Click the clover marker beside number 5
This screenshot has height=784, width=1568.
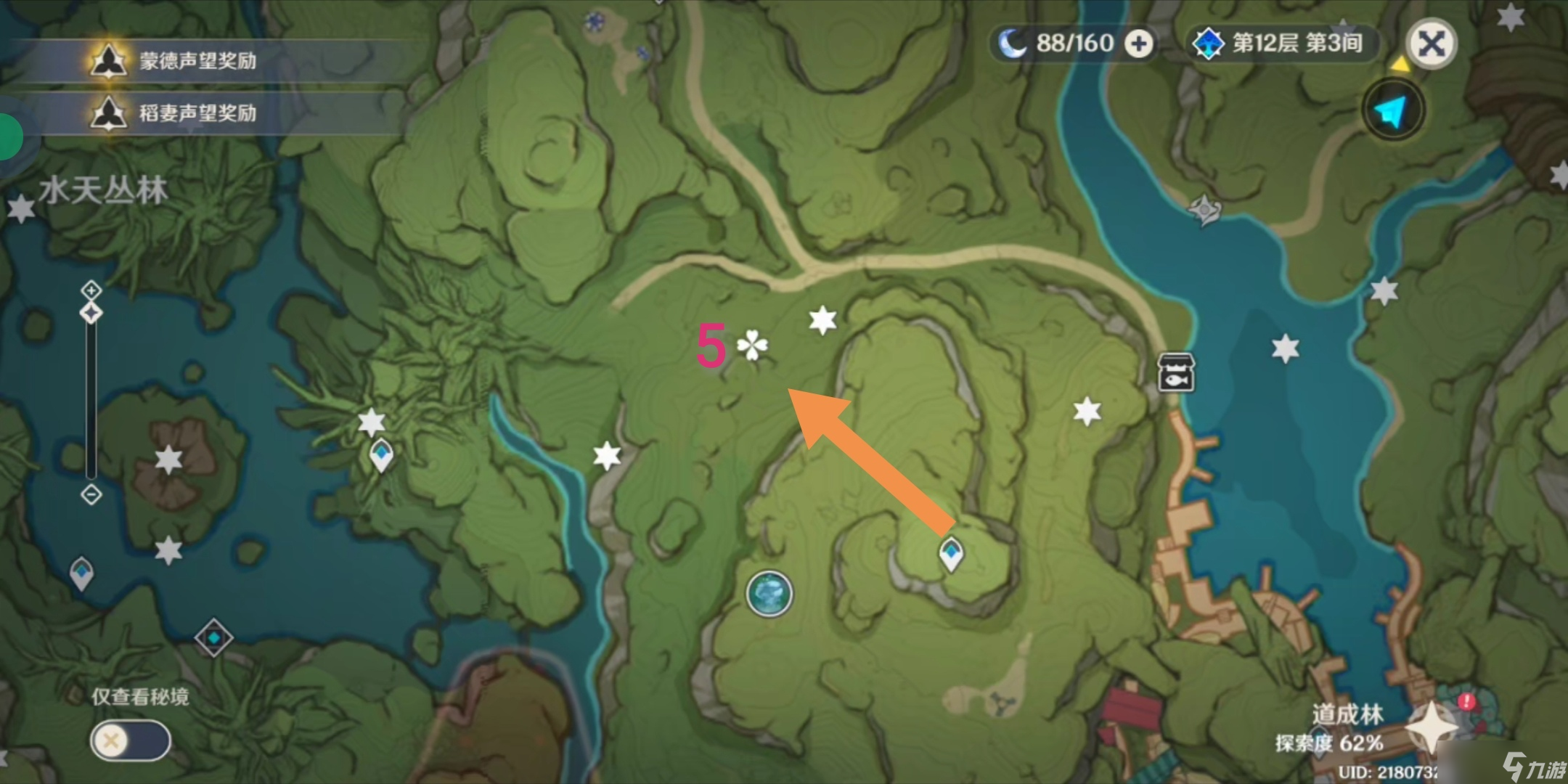pyautogui.click(x=753, y=346)
